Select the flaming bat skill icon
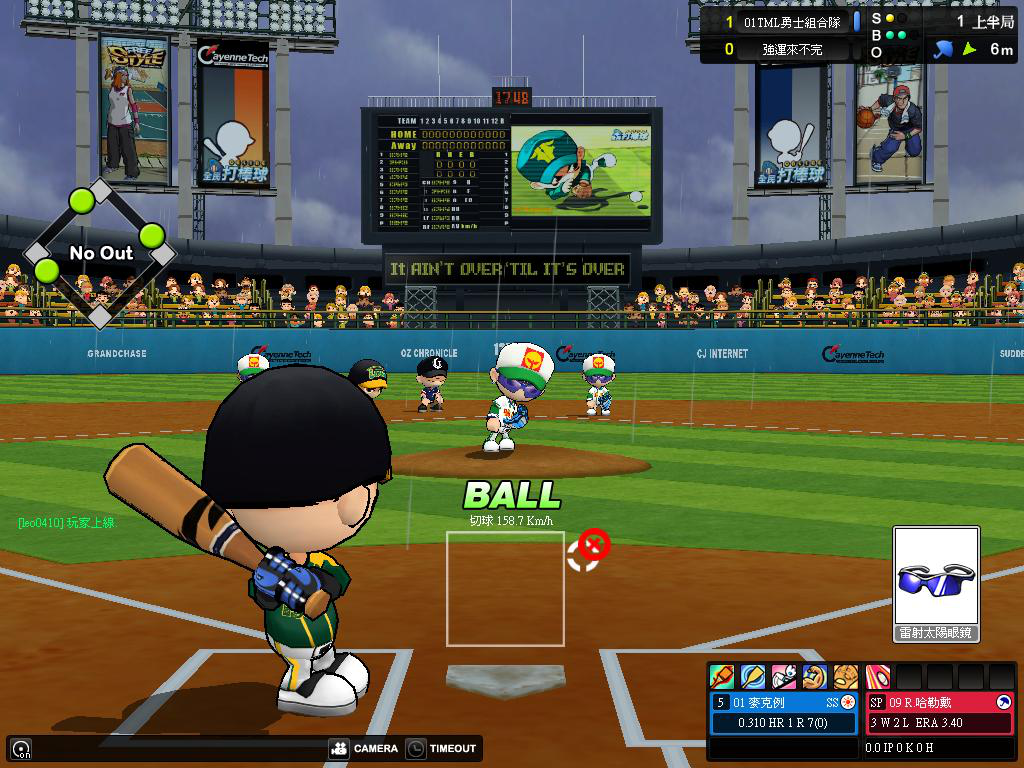Image resolution: width=1024 pixels, height=768 pixels. click(x=721, y=677)
